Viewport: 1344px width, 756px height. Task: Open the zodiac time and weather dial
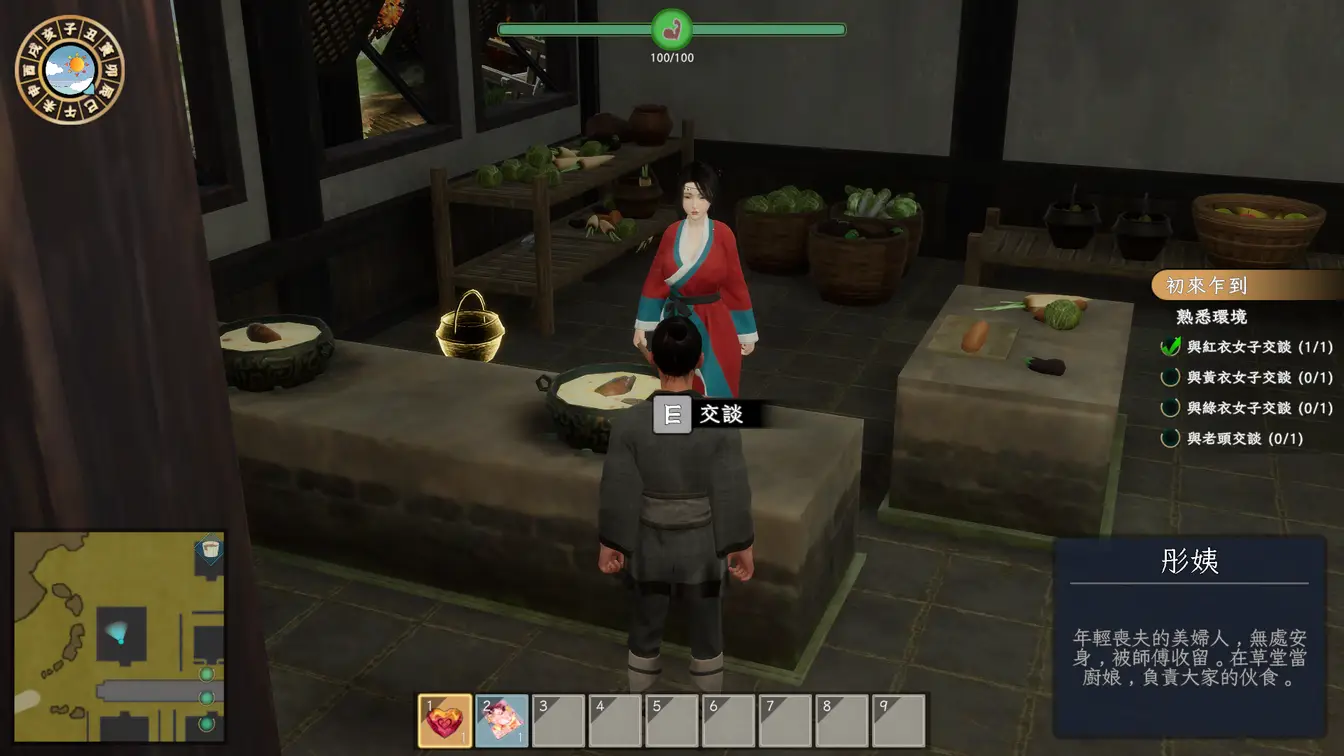click(x=69, y=70)
